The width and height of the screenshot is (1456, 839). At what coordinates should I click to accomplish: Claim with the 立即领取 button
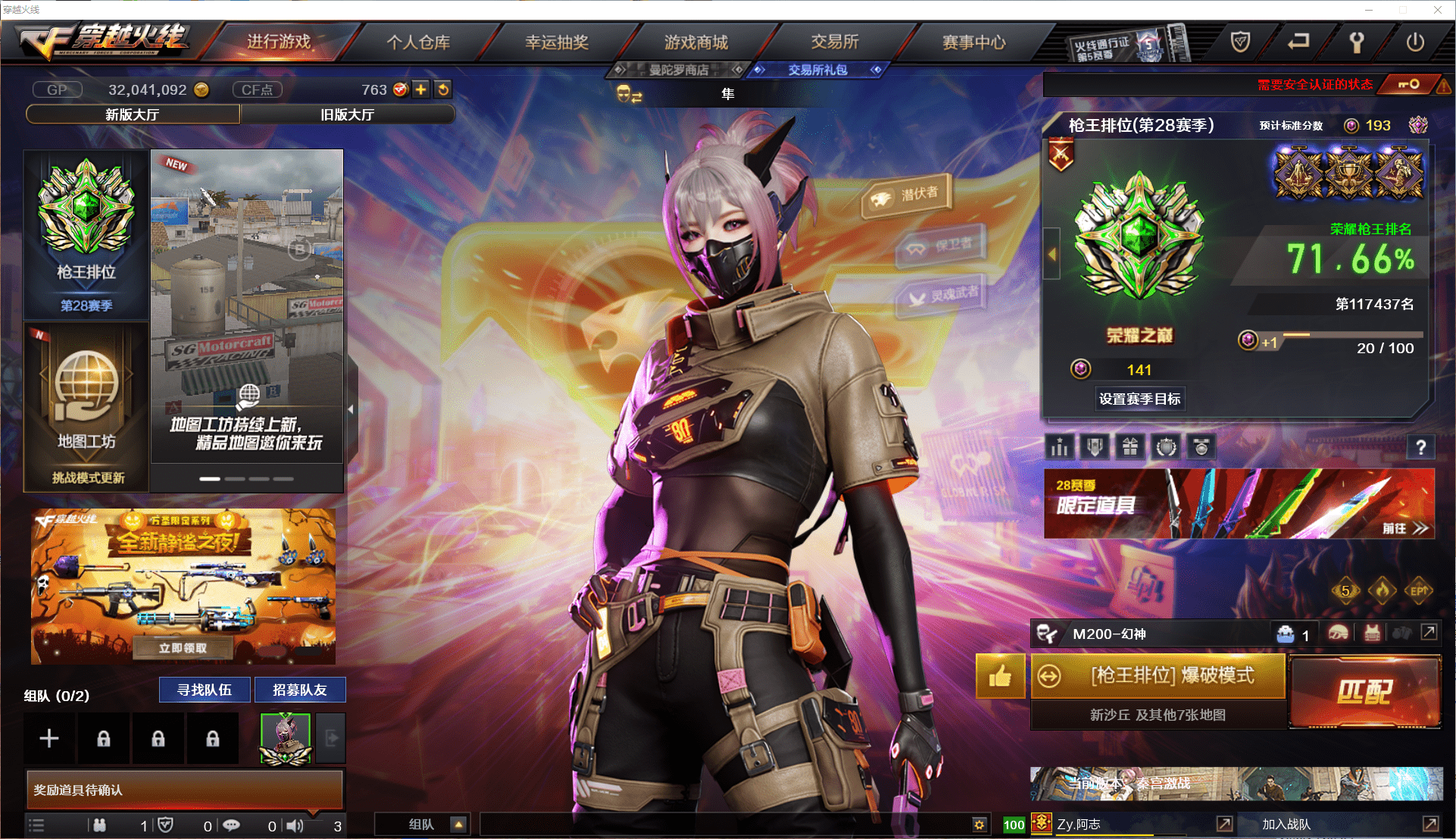click(183, 648)
